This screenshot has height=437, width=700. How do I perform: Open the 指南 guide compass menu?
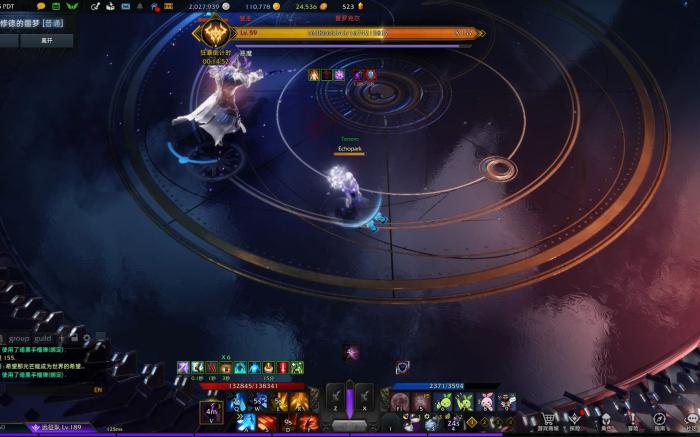coord(659,421)
